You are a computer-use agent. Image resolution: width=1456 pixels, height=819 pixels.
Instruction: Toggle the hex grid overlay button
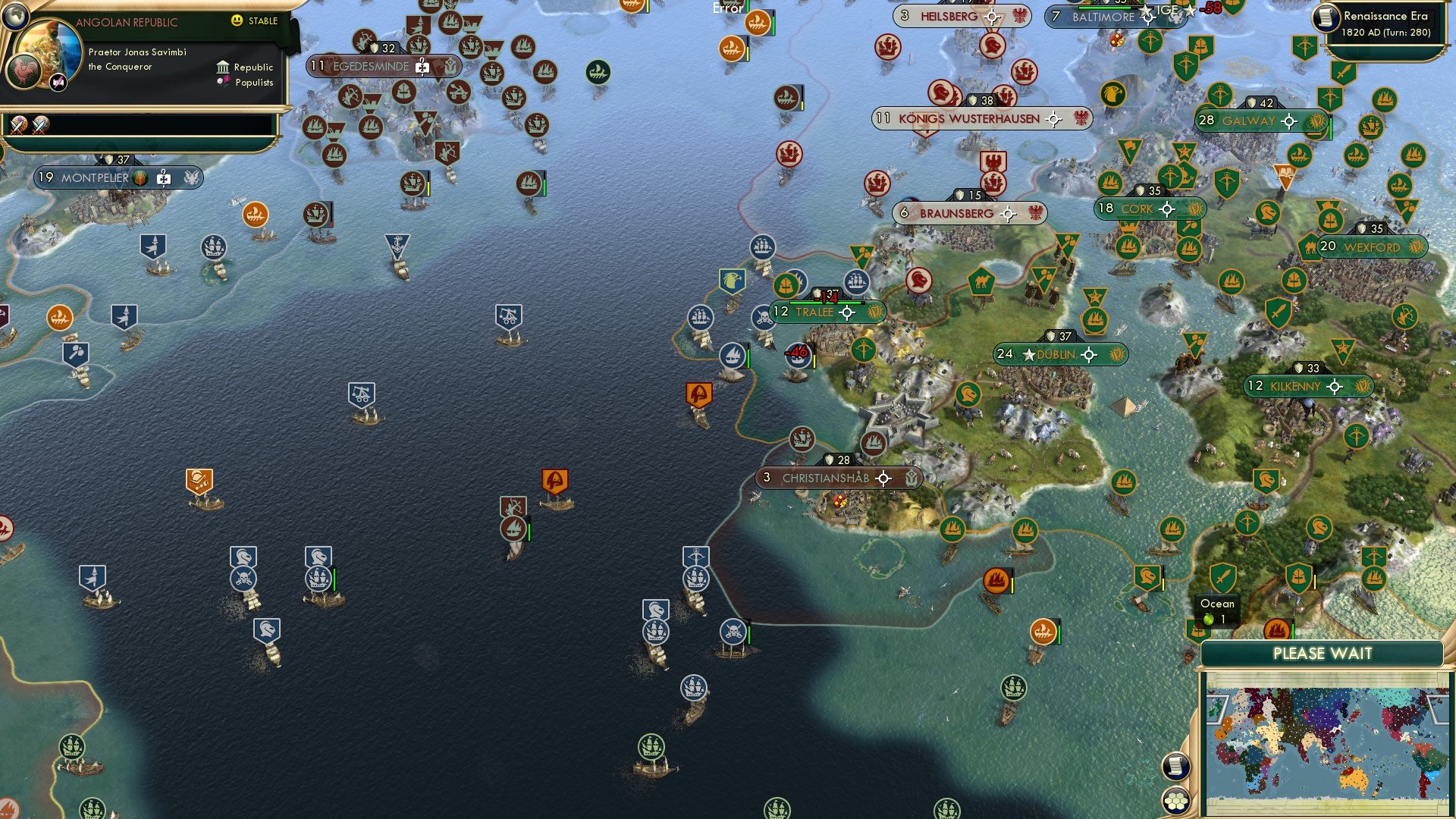pos(1175,801)
